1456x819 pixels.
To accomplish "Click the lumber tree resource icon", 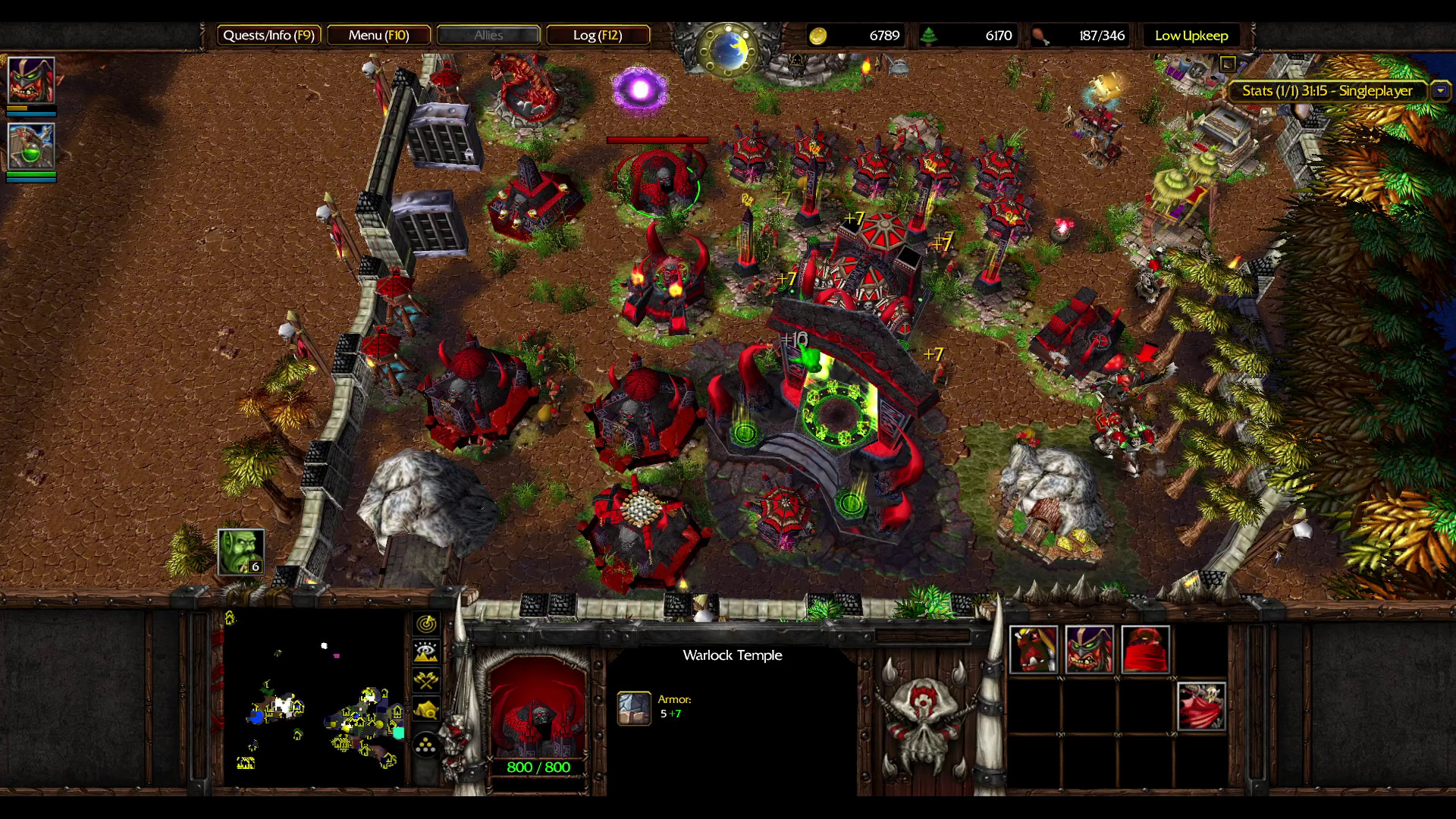I will point(930,35).
